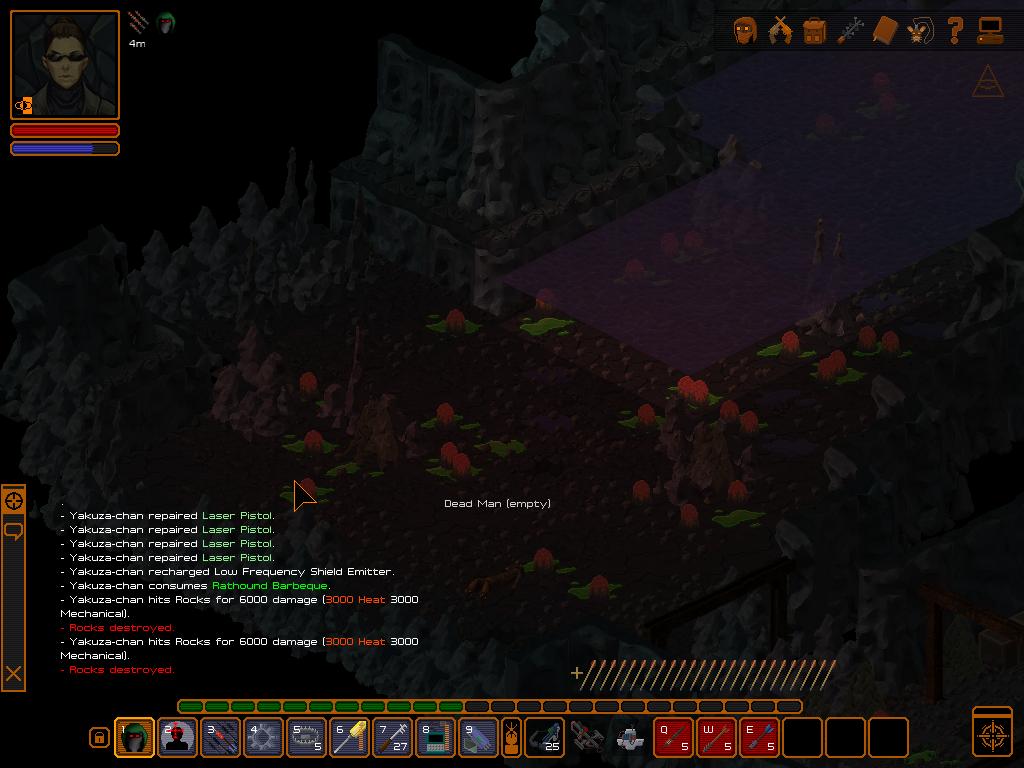
Task: Select the W quick-slot red item
Action: (x=716, y=738)
